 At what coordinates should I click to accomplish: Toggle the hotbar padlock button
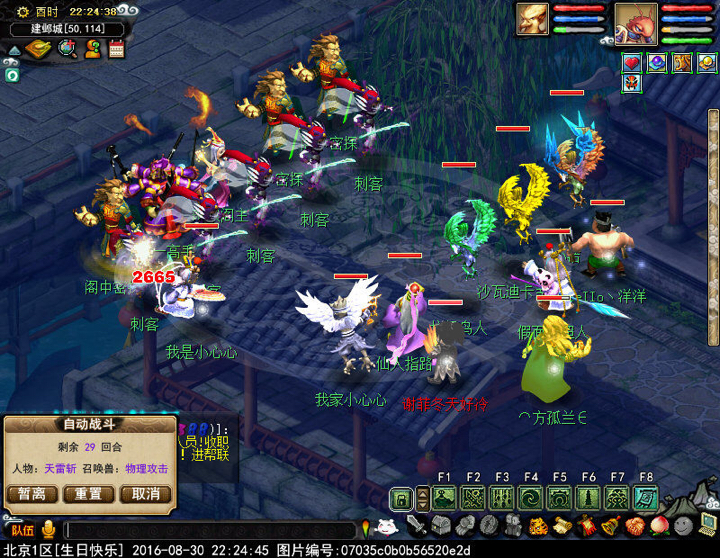(x=401, y=498)
